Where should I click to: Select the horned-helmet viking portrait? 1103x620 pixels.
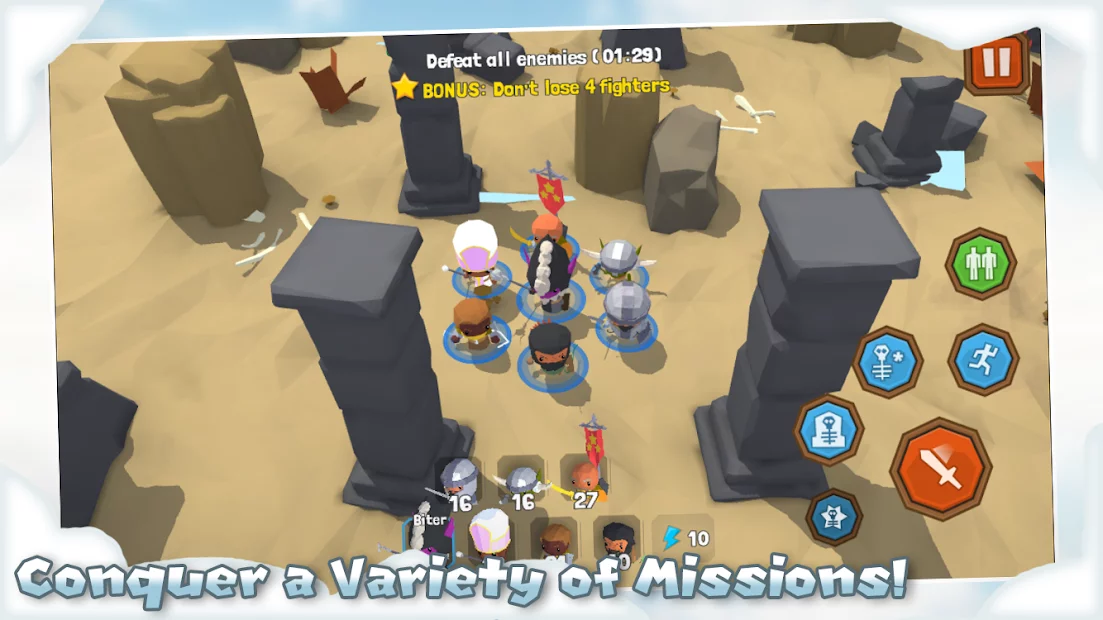521,483
